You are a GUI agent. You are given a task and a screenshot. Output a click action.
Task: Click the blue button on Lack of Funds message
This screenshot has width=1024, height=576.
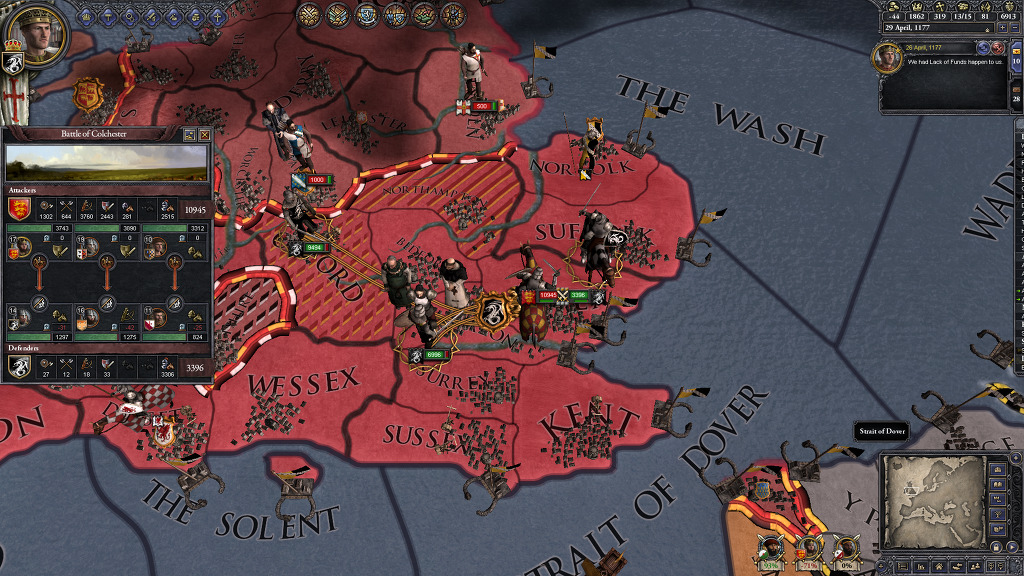983,48
